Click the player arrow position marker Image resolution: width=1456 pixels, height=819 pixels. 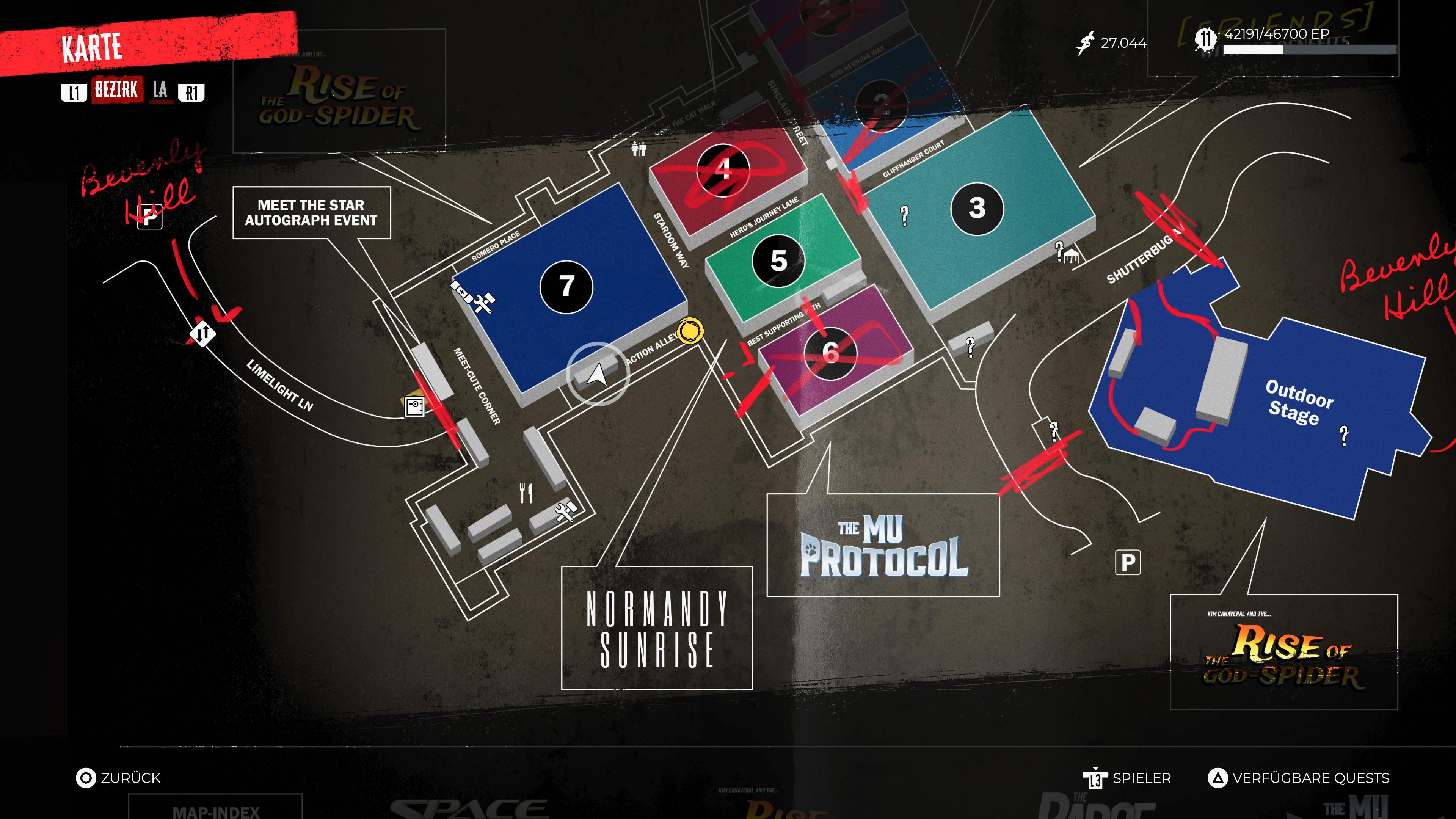598,373
